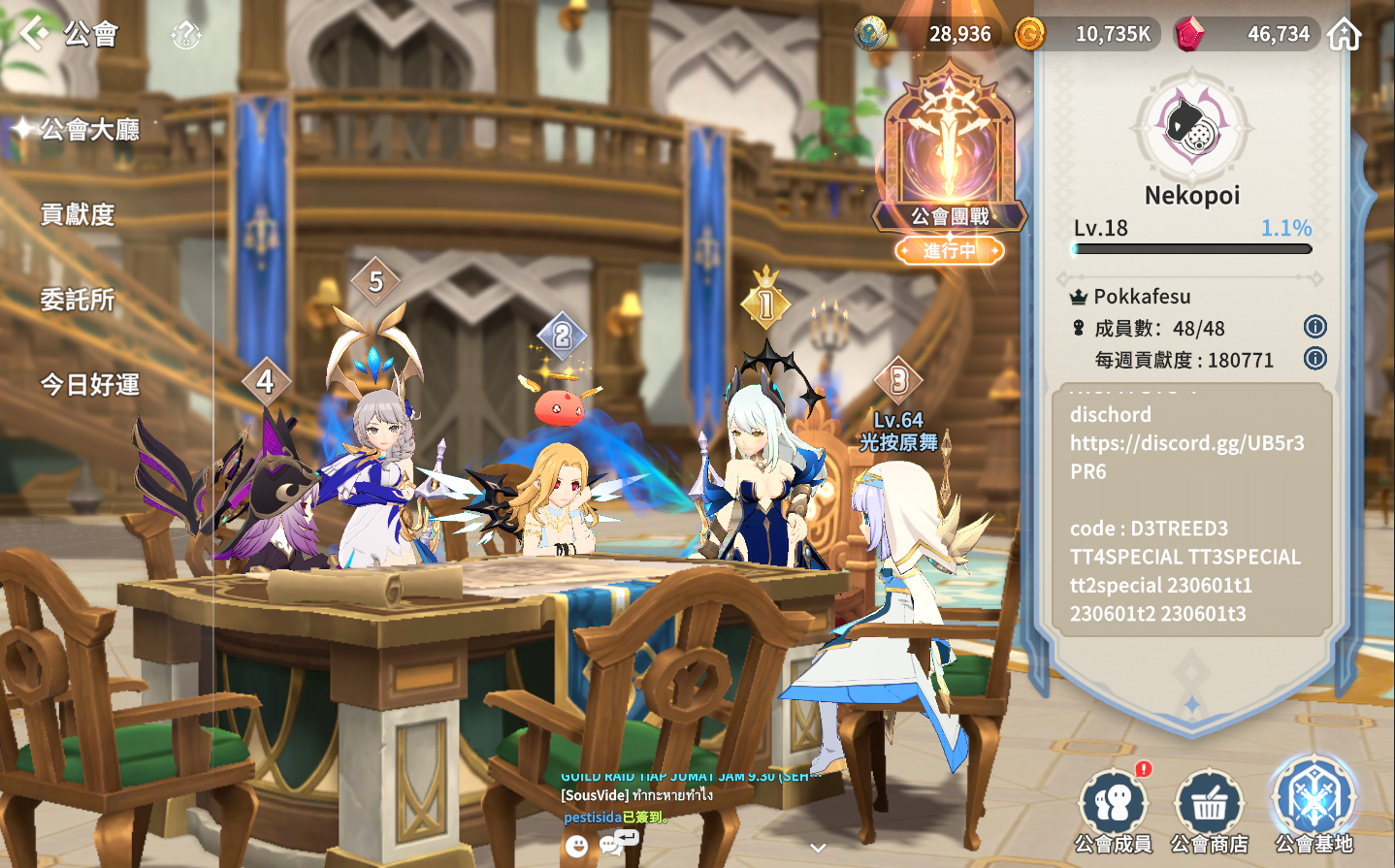Open the chat speech bubble icon

(611, 845)
